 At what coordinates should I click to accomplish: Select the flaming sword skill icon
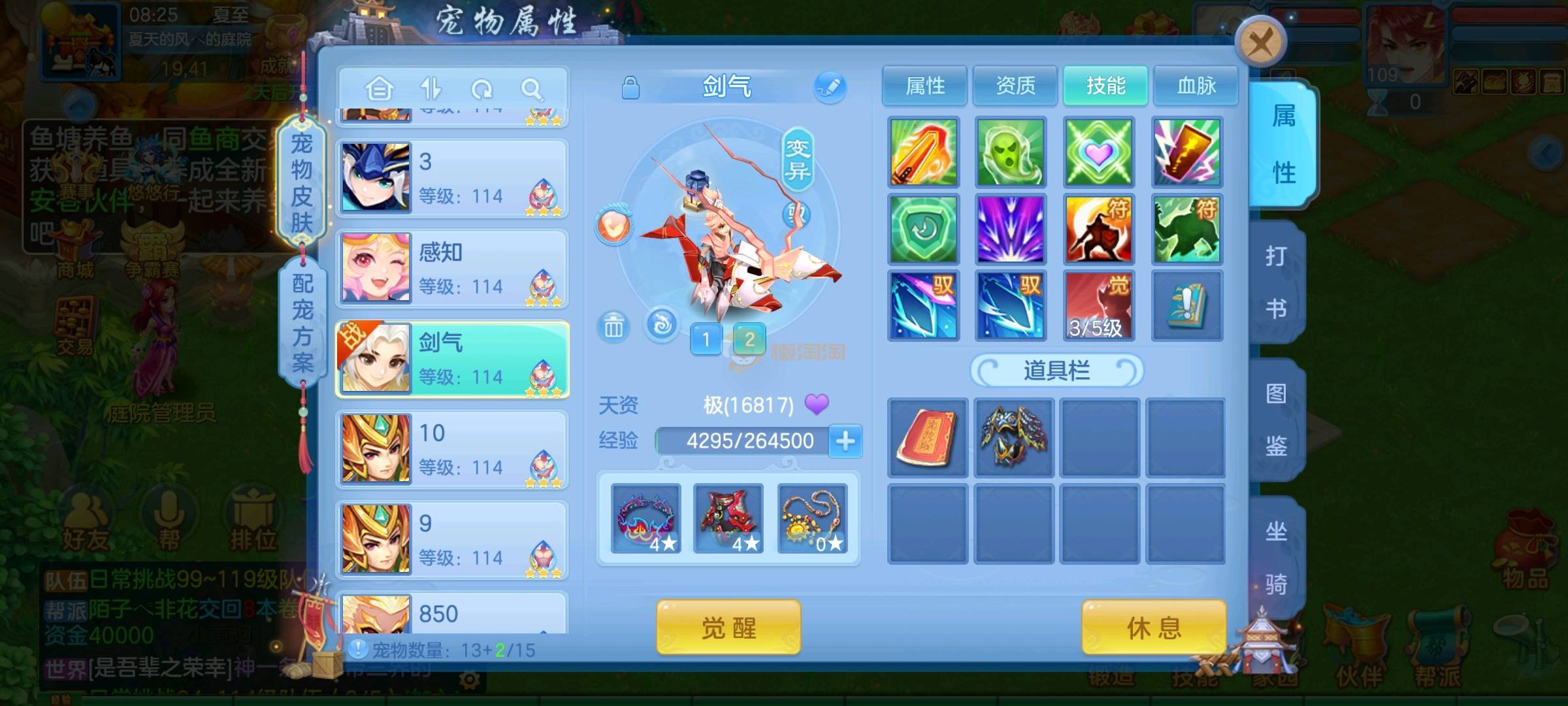click(923, 152)
